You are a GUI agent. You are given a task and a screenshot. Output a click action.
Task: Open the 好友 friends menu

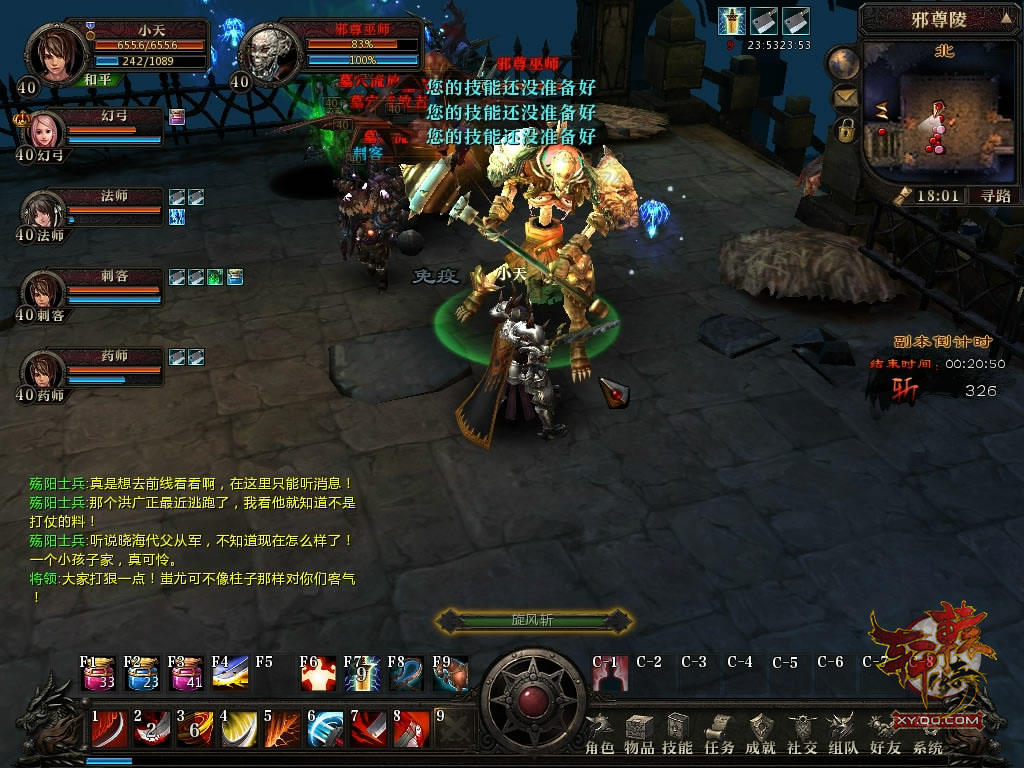[x=885, y=733]
